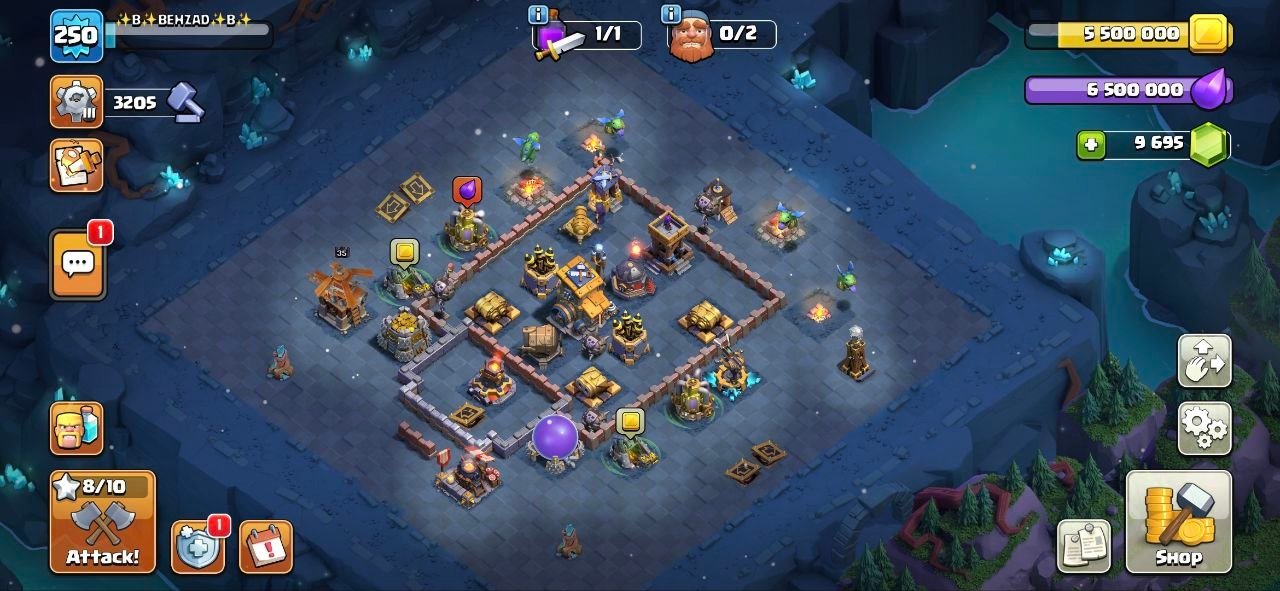
Task: Open the events calendar icon
Action: click(266, 547)
